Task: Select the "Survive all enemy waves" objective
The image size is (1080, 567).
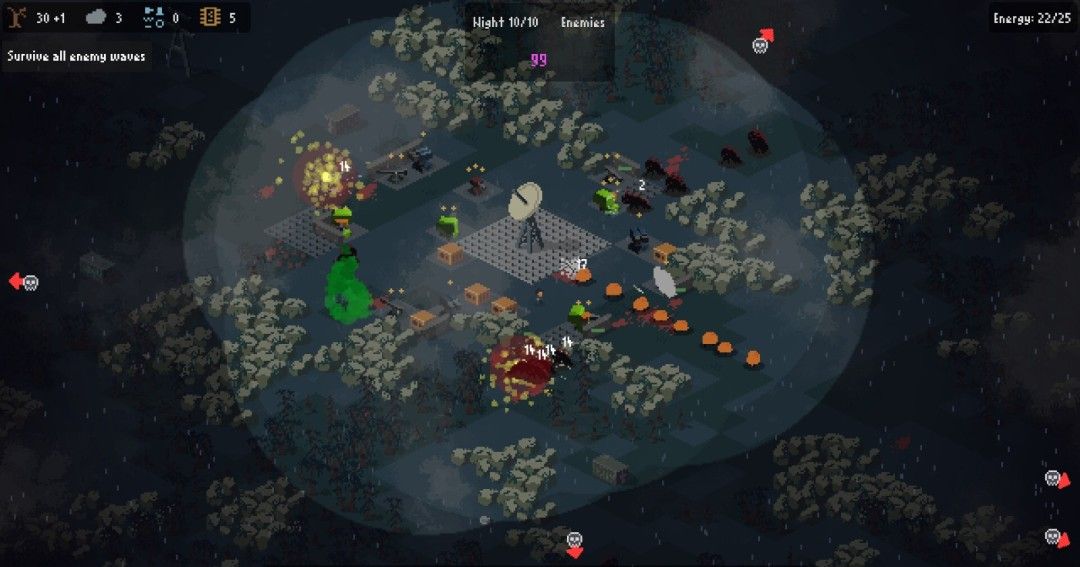Action: tap(76, 56)
